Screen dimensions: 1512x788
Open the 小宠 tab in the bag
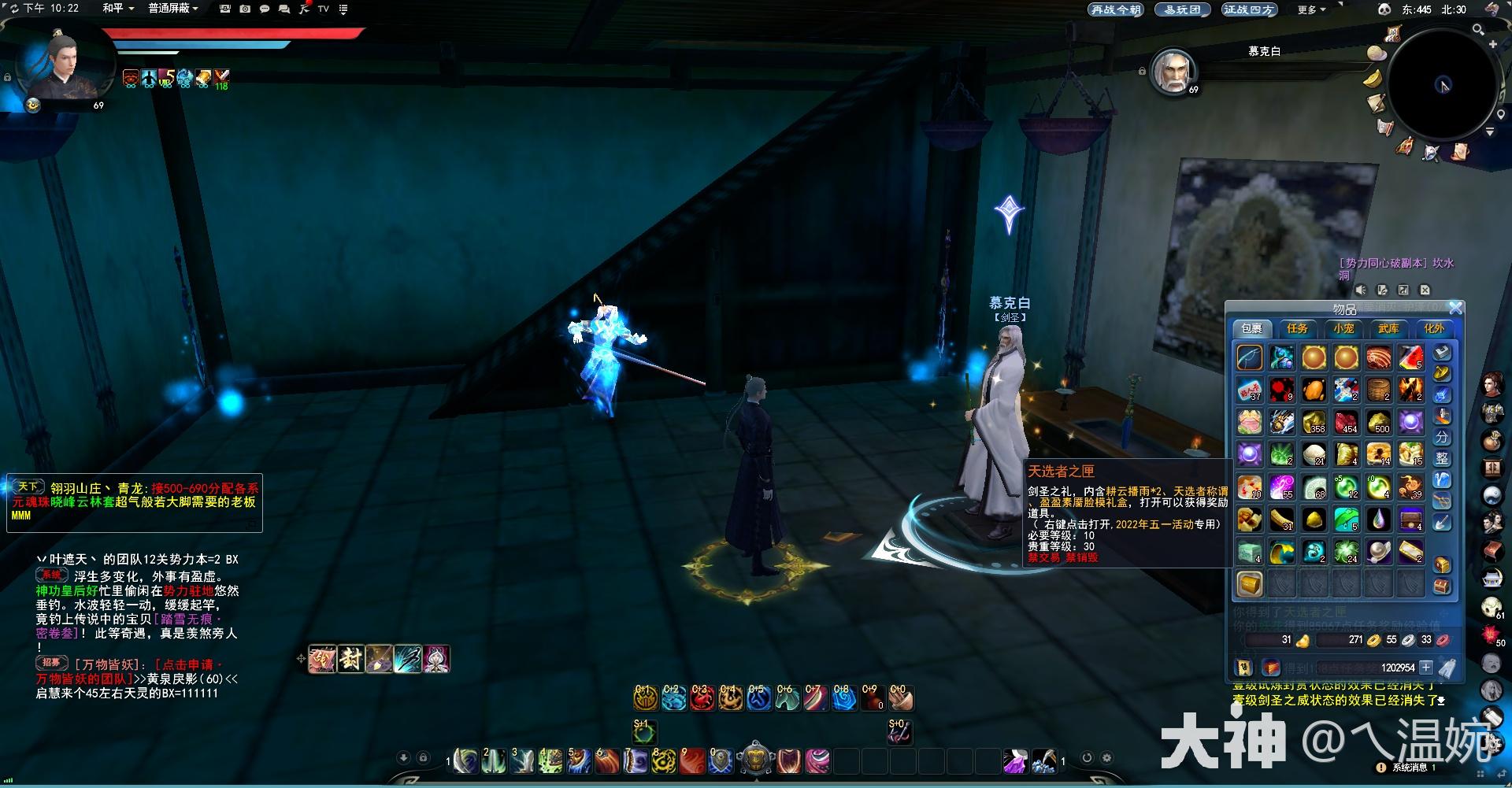[x=1343, y=329]
